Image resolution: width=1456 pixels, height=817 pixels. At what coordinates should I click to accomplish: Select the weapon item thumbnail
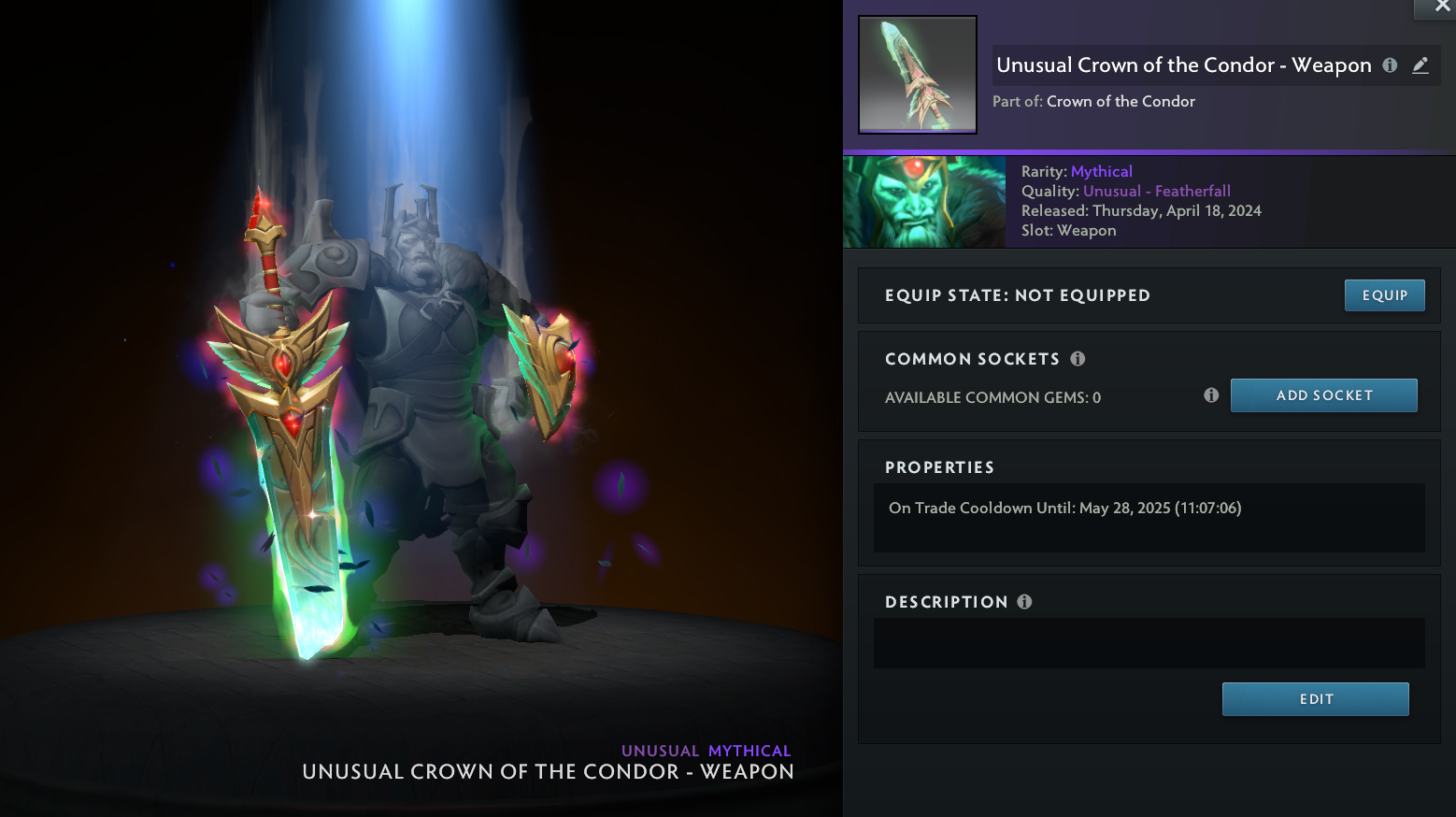(918, 75)
